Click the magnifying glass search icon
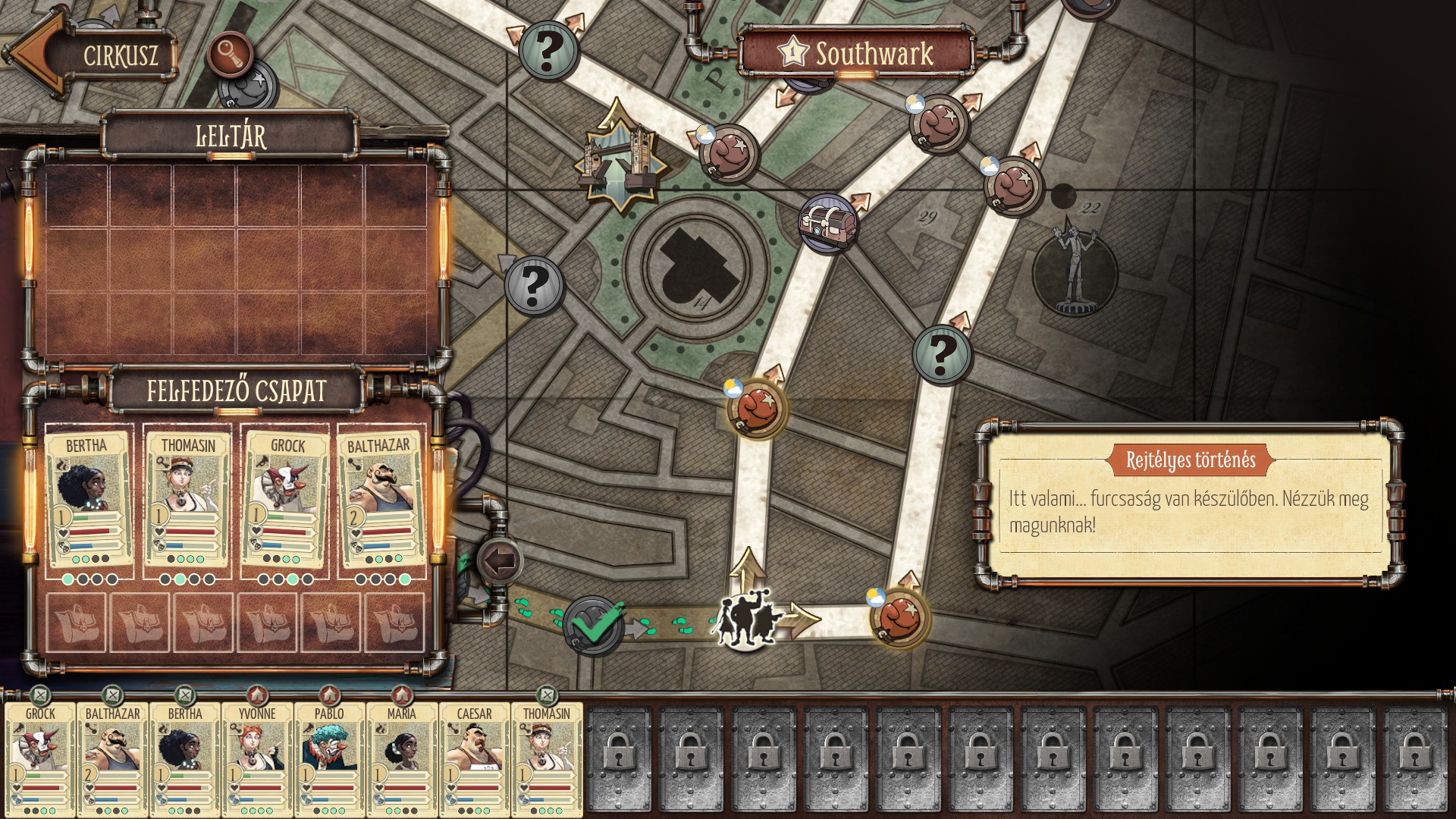 coord(230,54)
